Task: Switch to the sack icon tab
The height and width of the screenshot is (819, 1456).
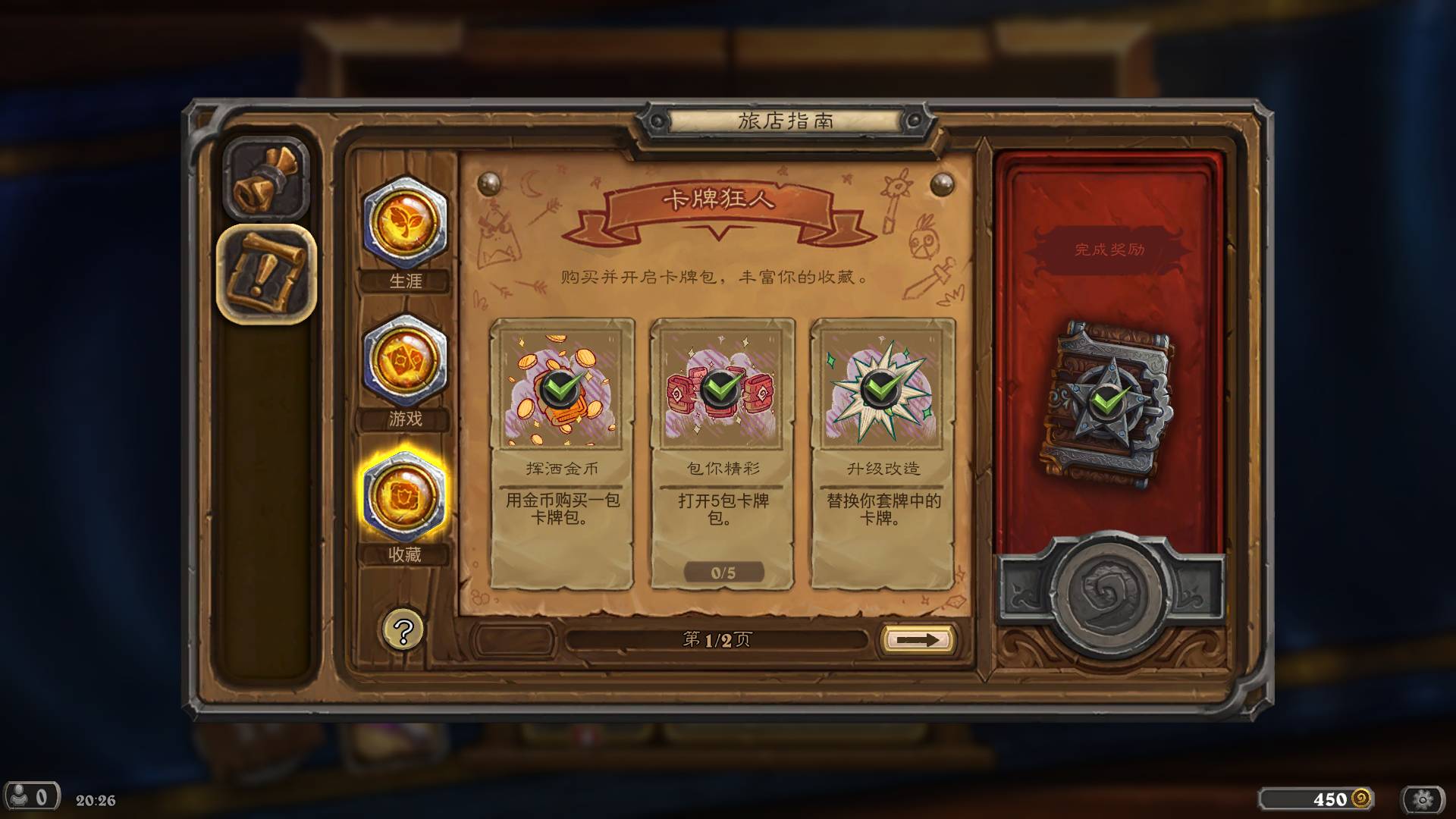Action: pyautogui.click(x=266, y=180)
